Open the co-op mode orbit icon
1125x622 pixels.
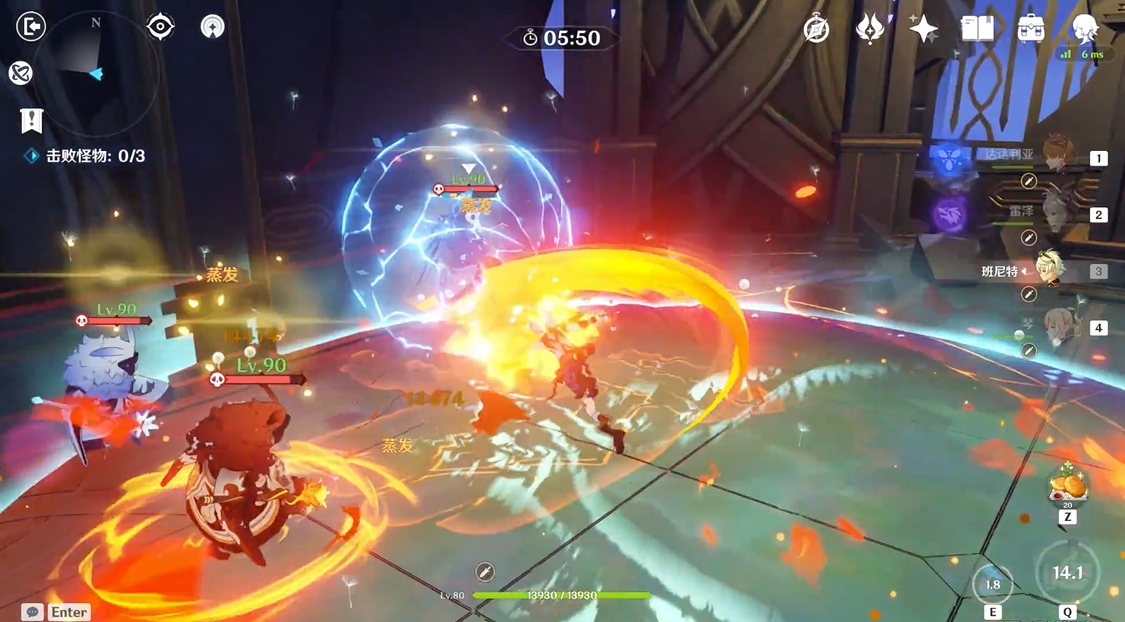(20, 72)
